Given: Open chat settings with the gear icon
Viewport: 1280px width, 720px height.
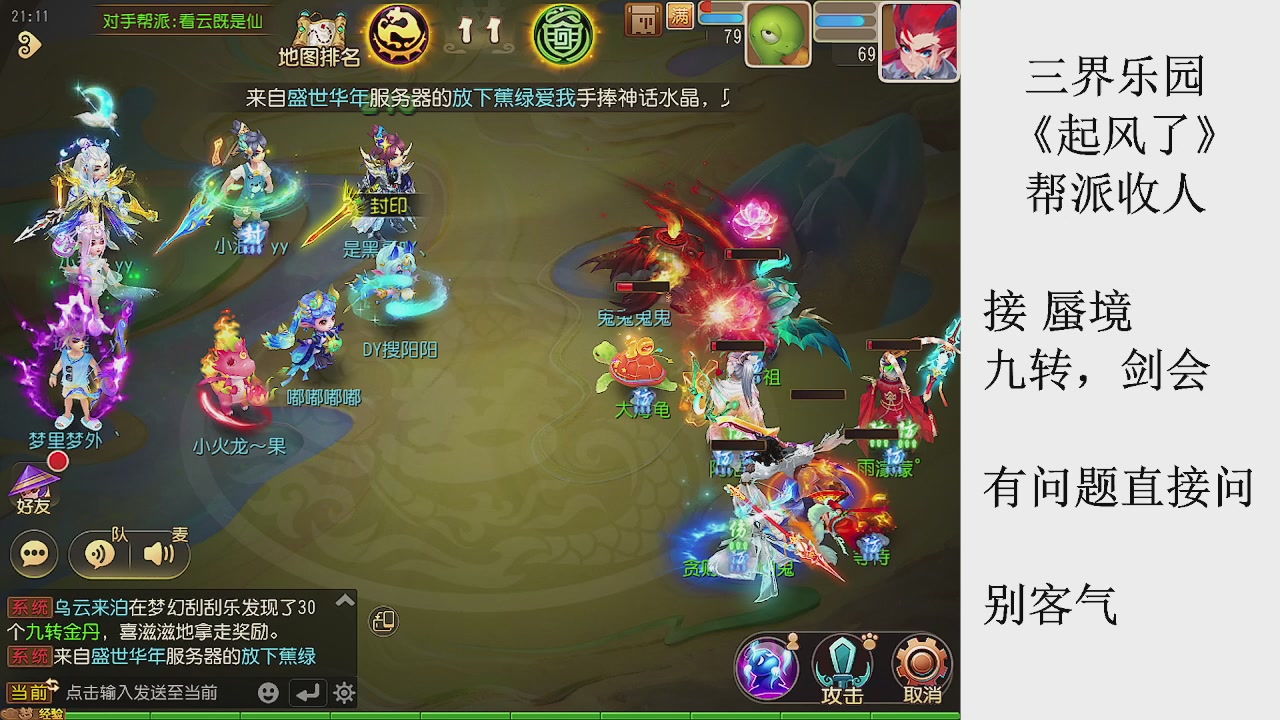Looking at the screenshot, I should click(343, 691).
